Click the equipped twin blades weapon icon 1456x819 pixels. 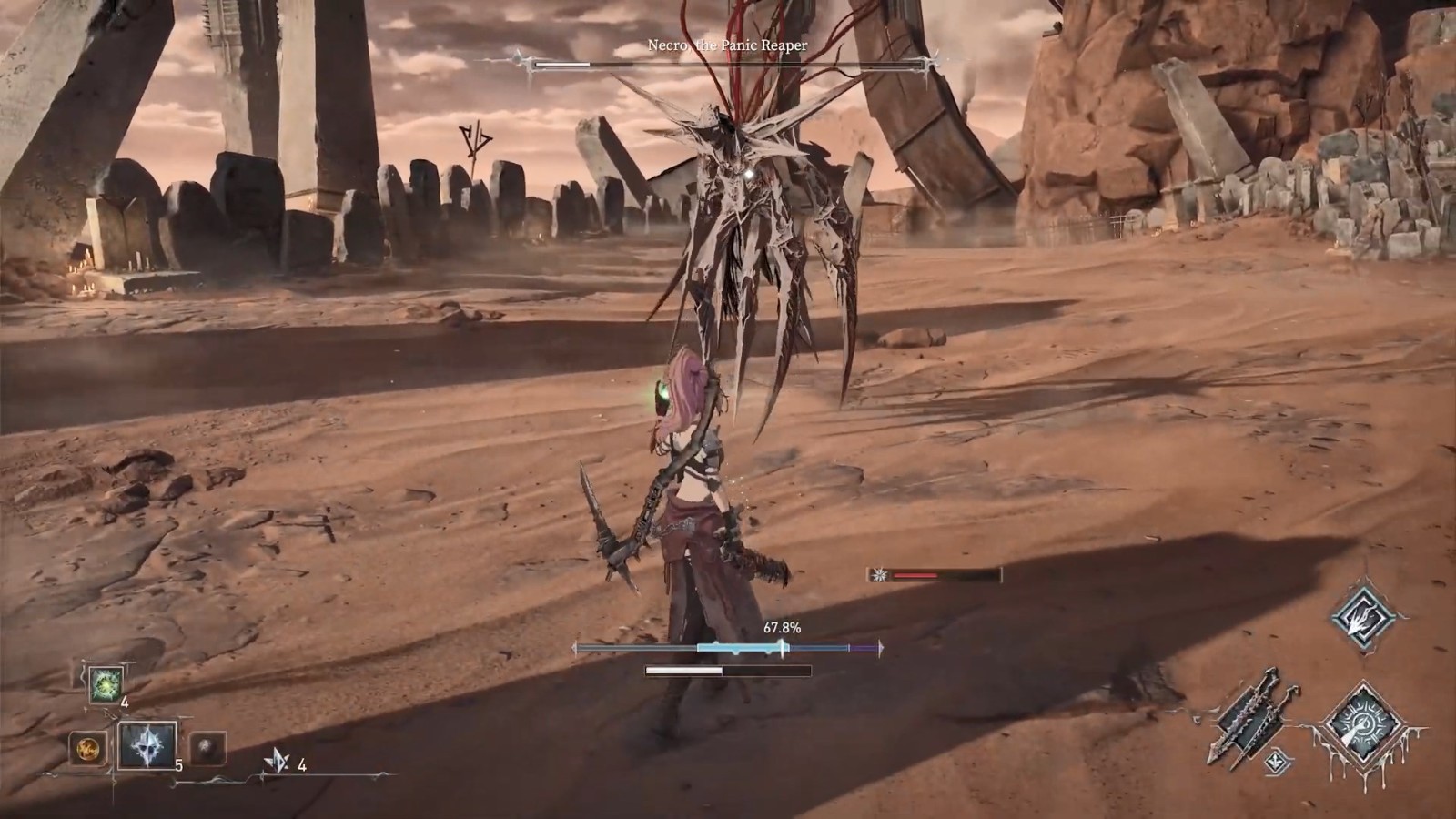pos(1245,715)
